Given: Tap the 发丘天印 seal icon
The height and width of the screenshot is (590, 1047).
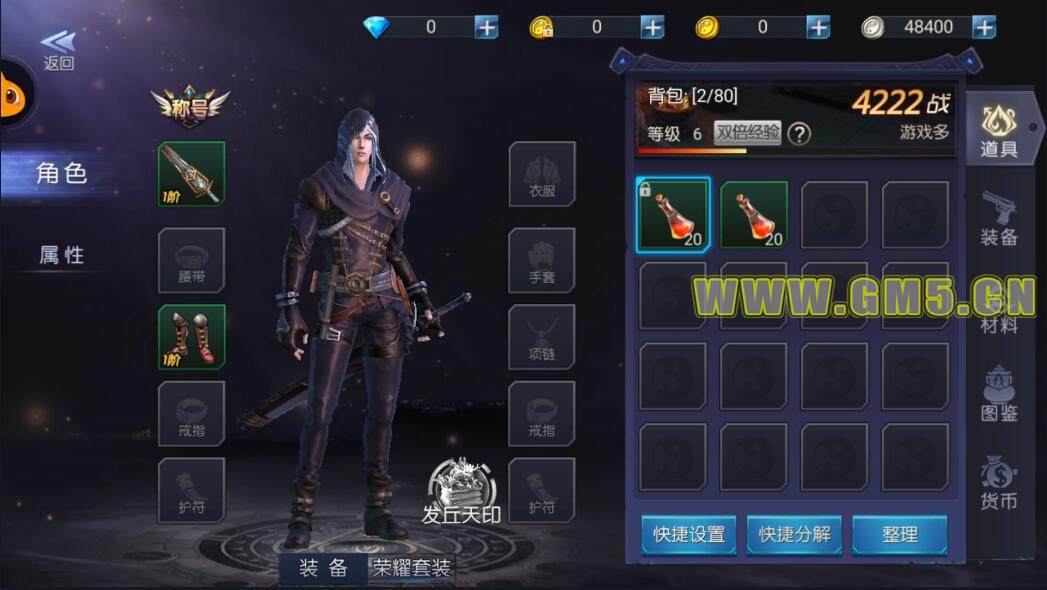Looking at the screenshot, I should click(x=461, y=492).
